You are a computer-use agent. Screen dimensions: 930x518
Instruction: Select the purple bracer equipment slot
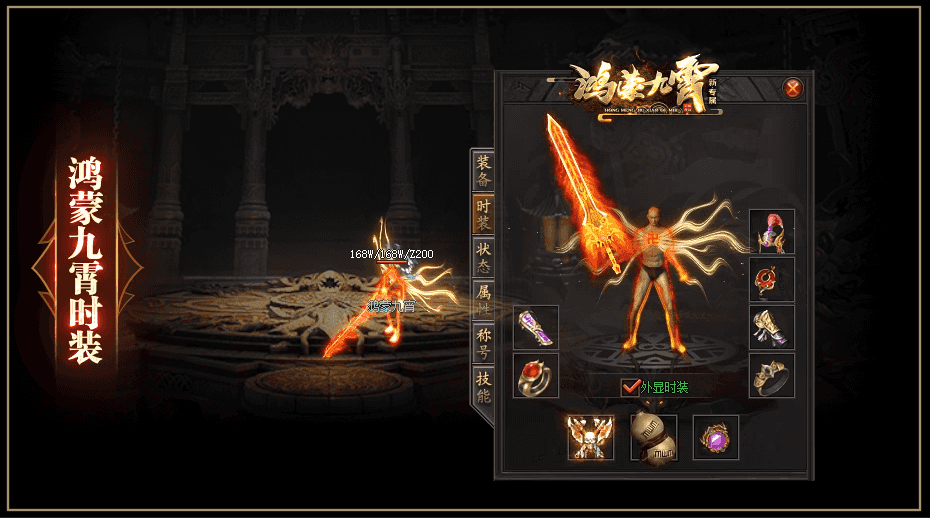coord(536,327)
